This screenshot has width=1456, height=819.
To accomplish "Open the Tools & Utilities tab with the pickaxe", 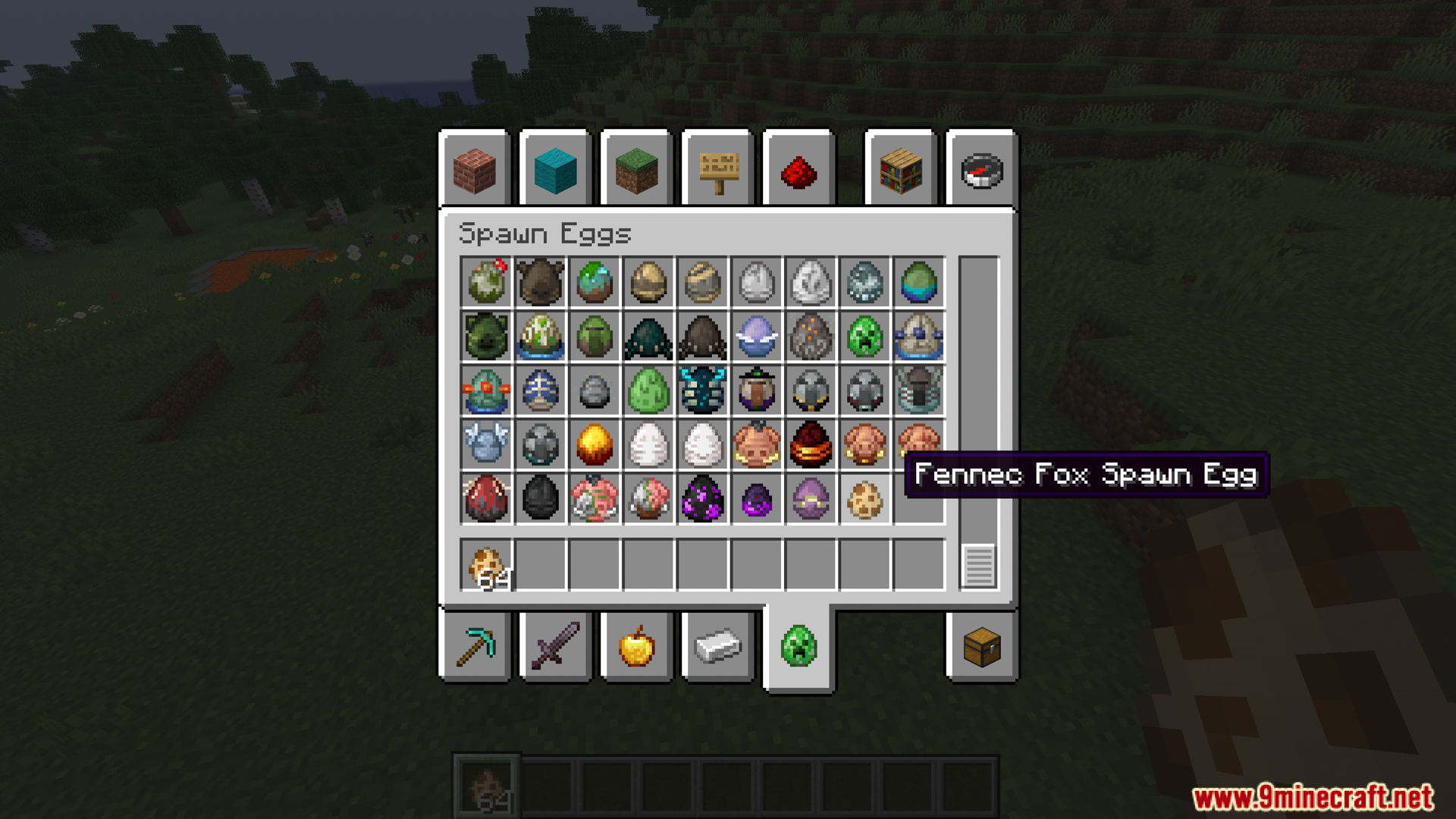I will pyautogui.click(x=475, y=647).
